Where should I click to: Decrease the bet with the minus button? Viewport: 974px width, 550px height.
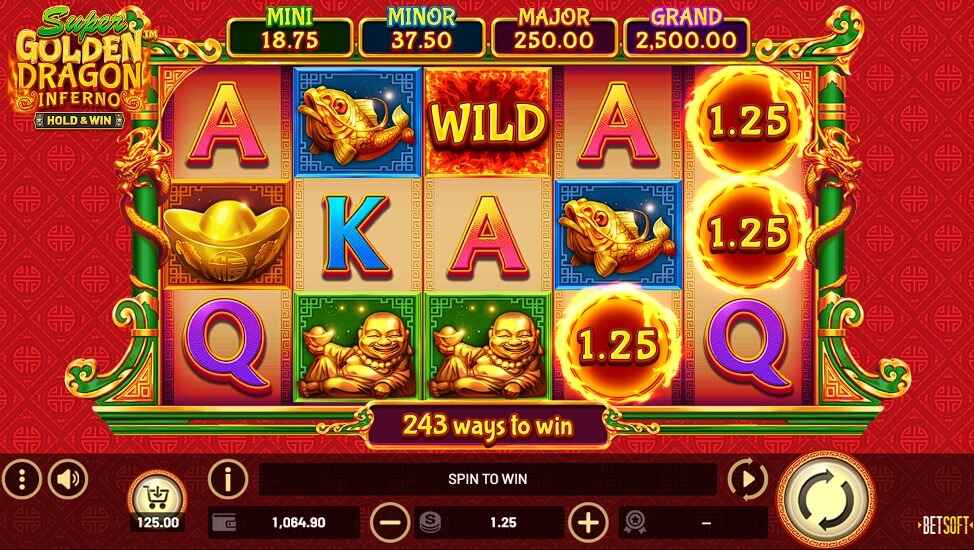(389, 521)
